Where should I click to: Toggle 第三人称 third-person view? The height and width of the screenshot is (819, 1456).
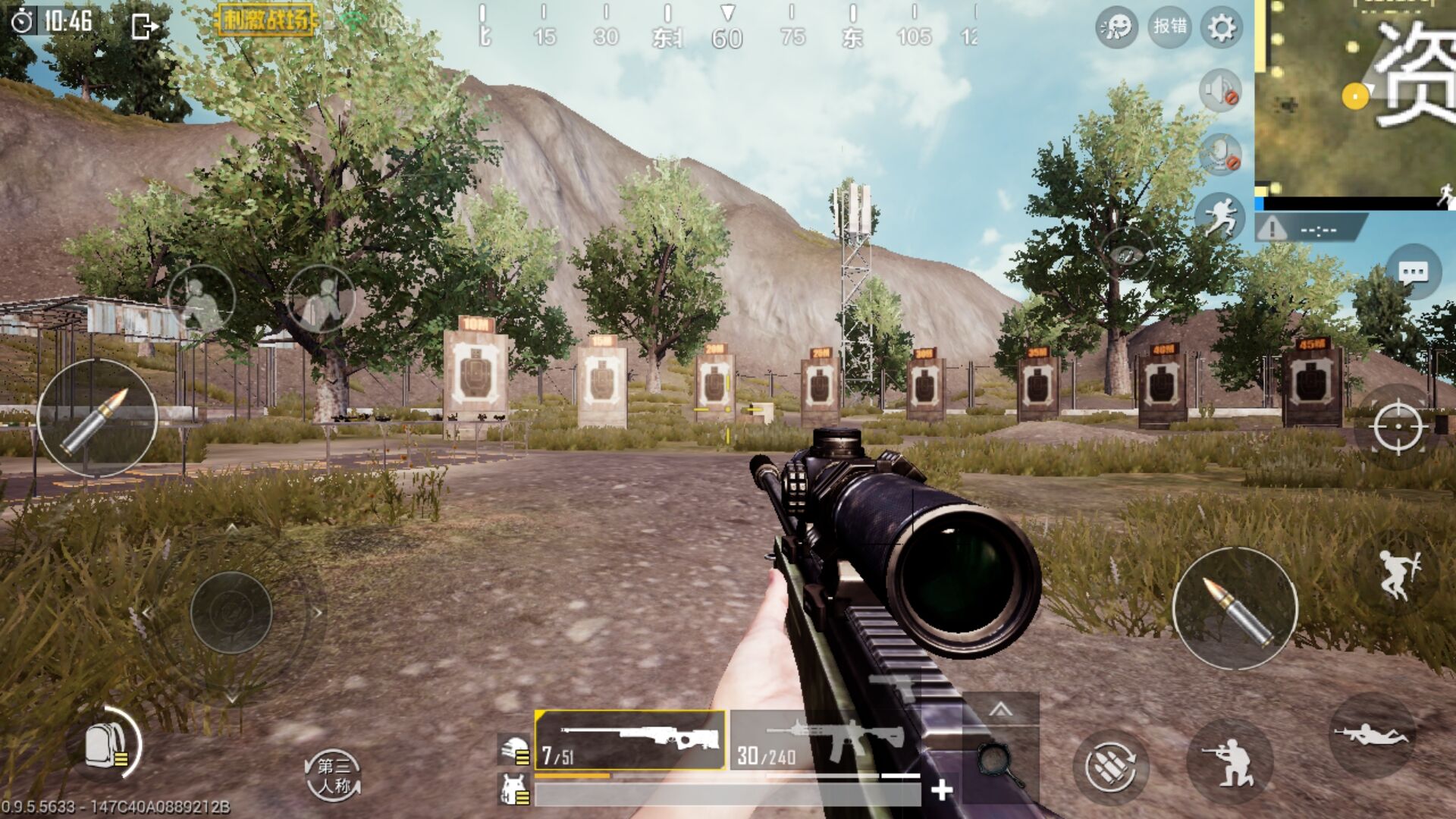point(334,775)
